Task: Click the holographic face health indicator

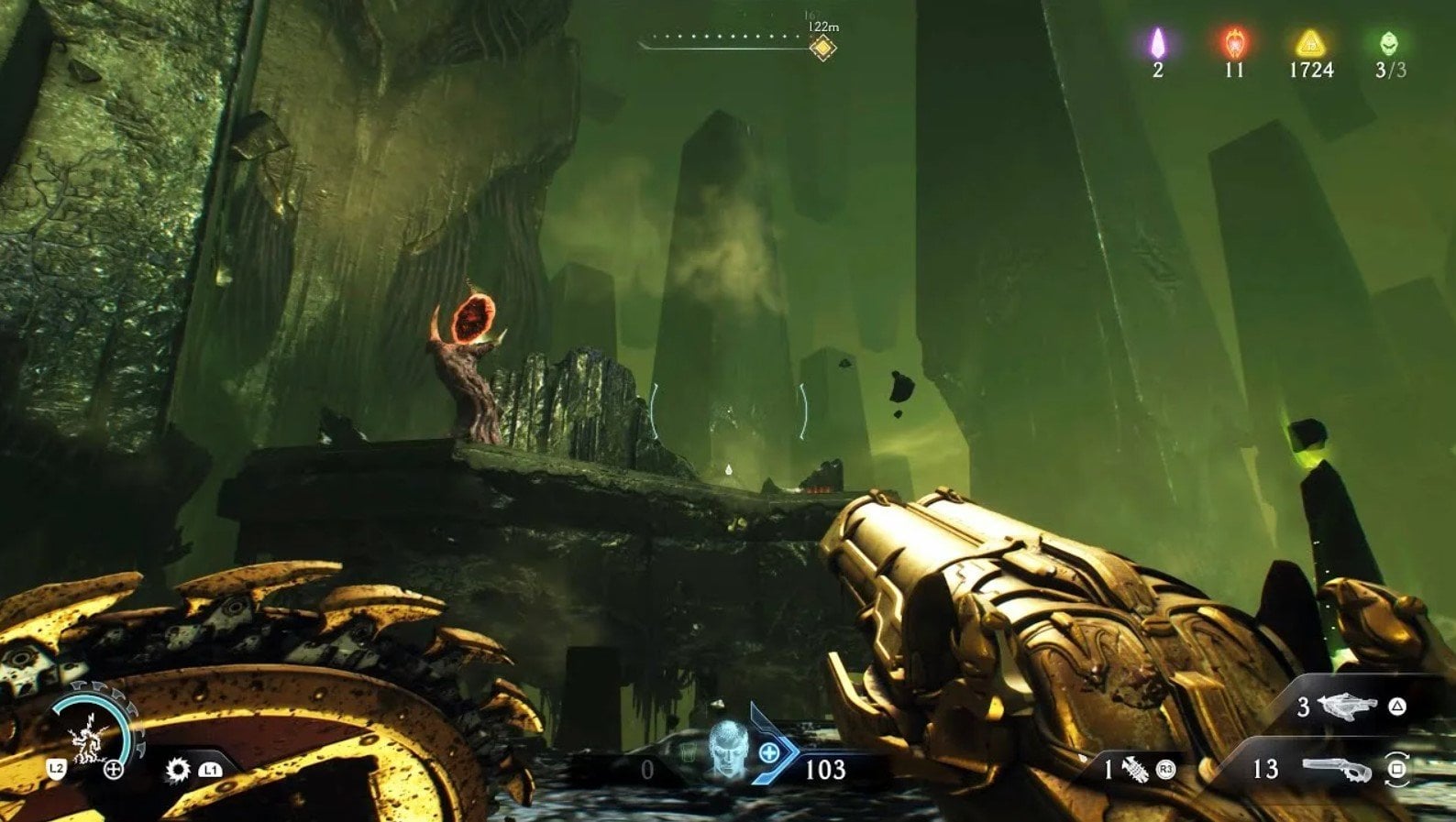Action: 725,752
